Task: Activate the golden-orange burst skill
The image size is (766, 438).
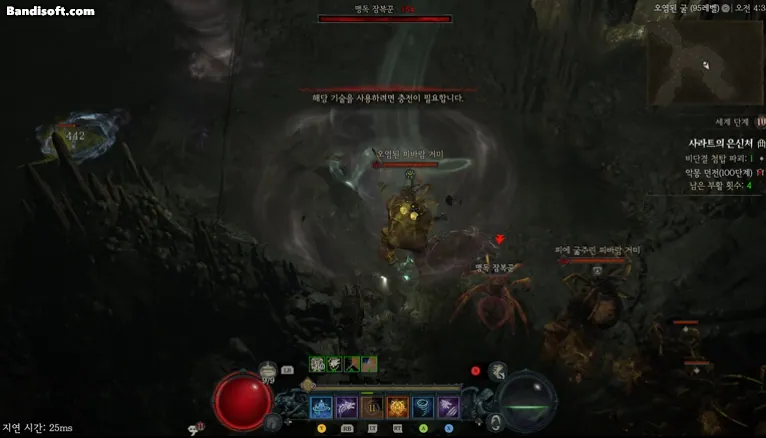Action: coord(397,407)
